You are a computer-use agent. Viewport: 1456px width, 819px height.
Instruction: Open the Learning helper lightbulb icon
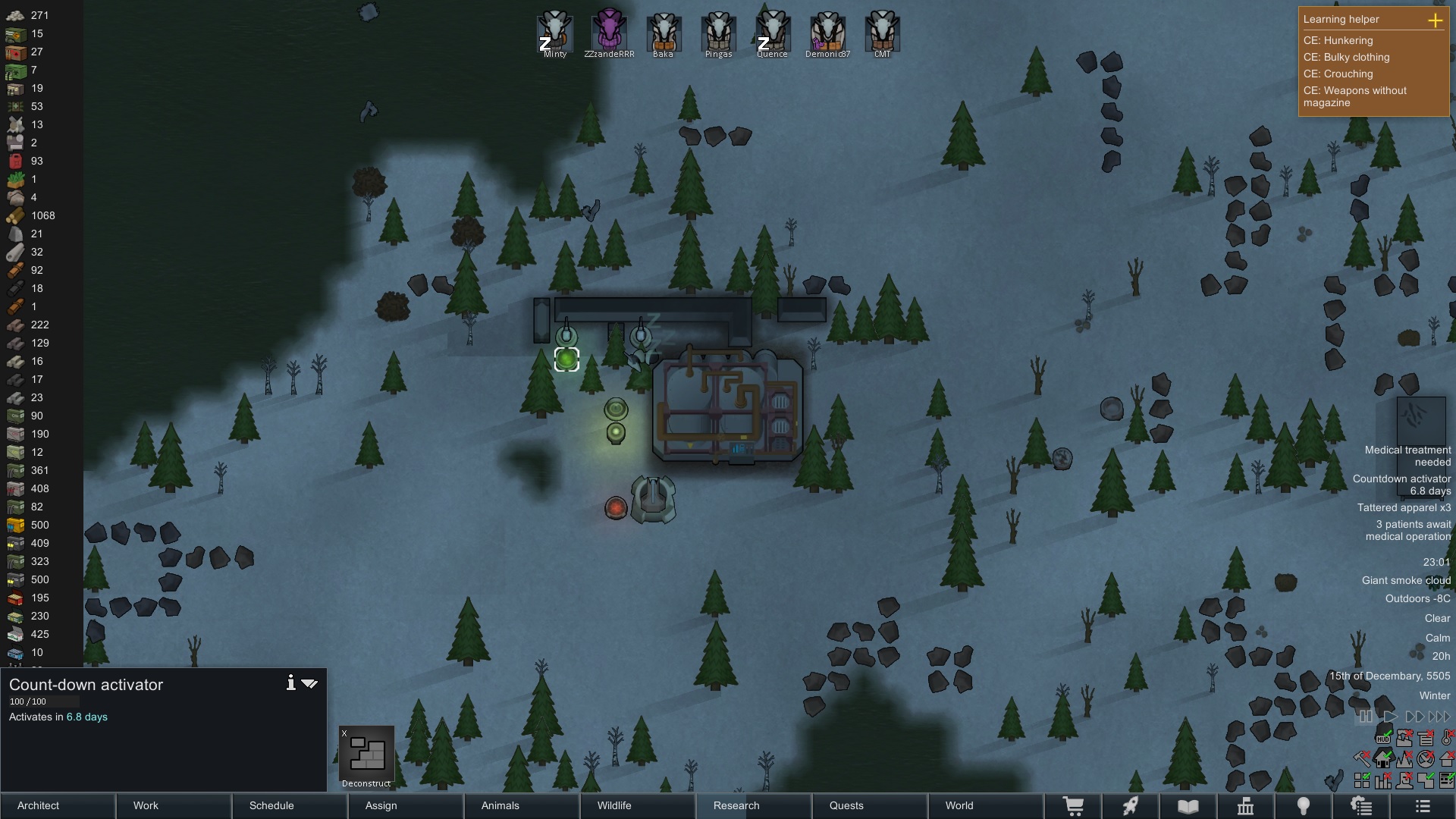point(1304,806)
